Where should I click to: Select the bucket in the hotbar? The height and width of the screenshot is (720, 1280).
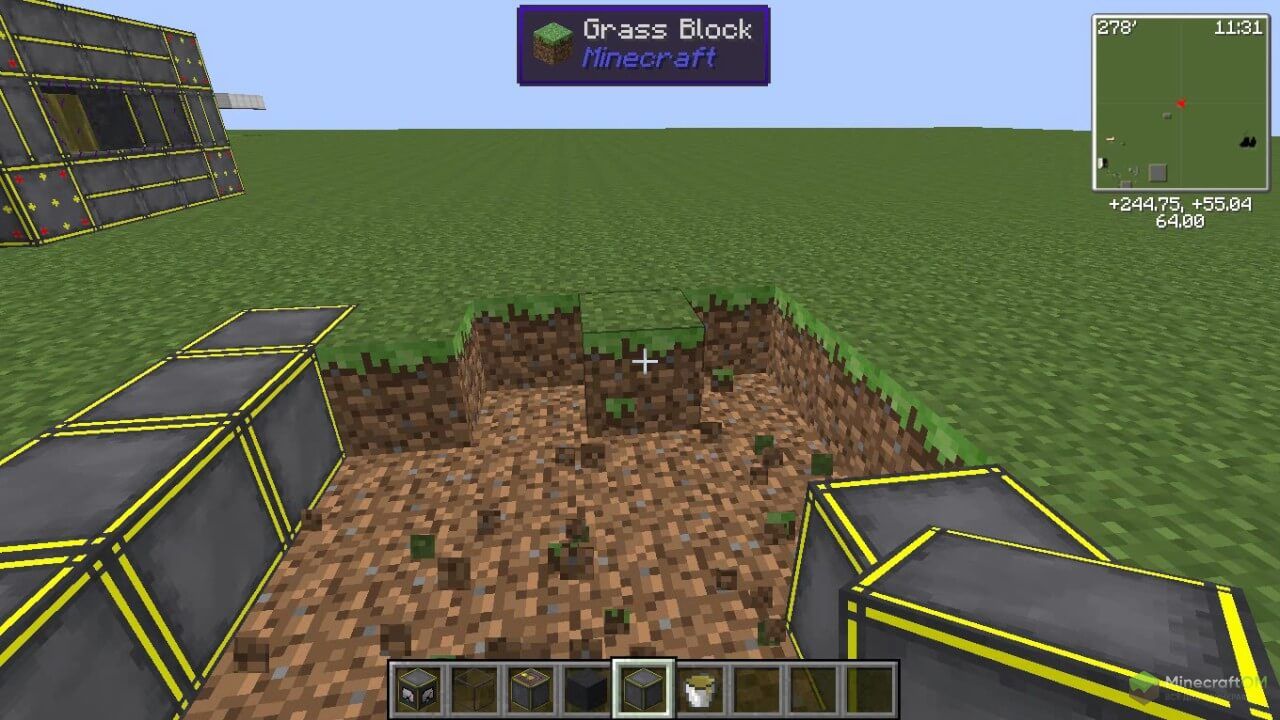pyautogui.click(x=700, y=689)
